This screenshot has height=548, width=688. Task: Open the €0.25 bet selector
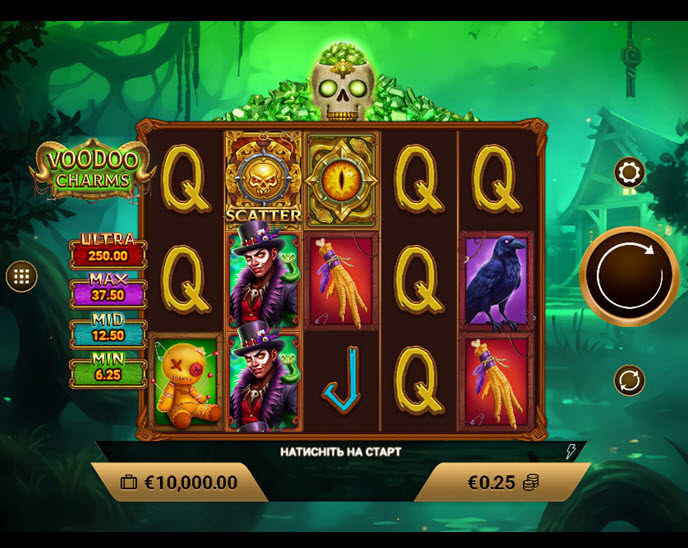click(x=500, y=482)
